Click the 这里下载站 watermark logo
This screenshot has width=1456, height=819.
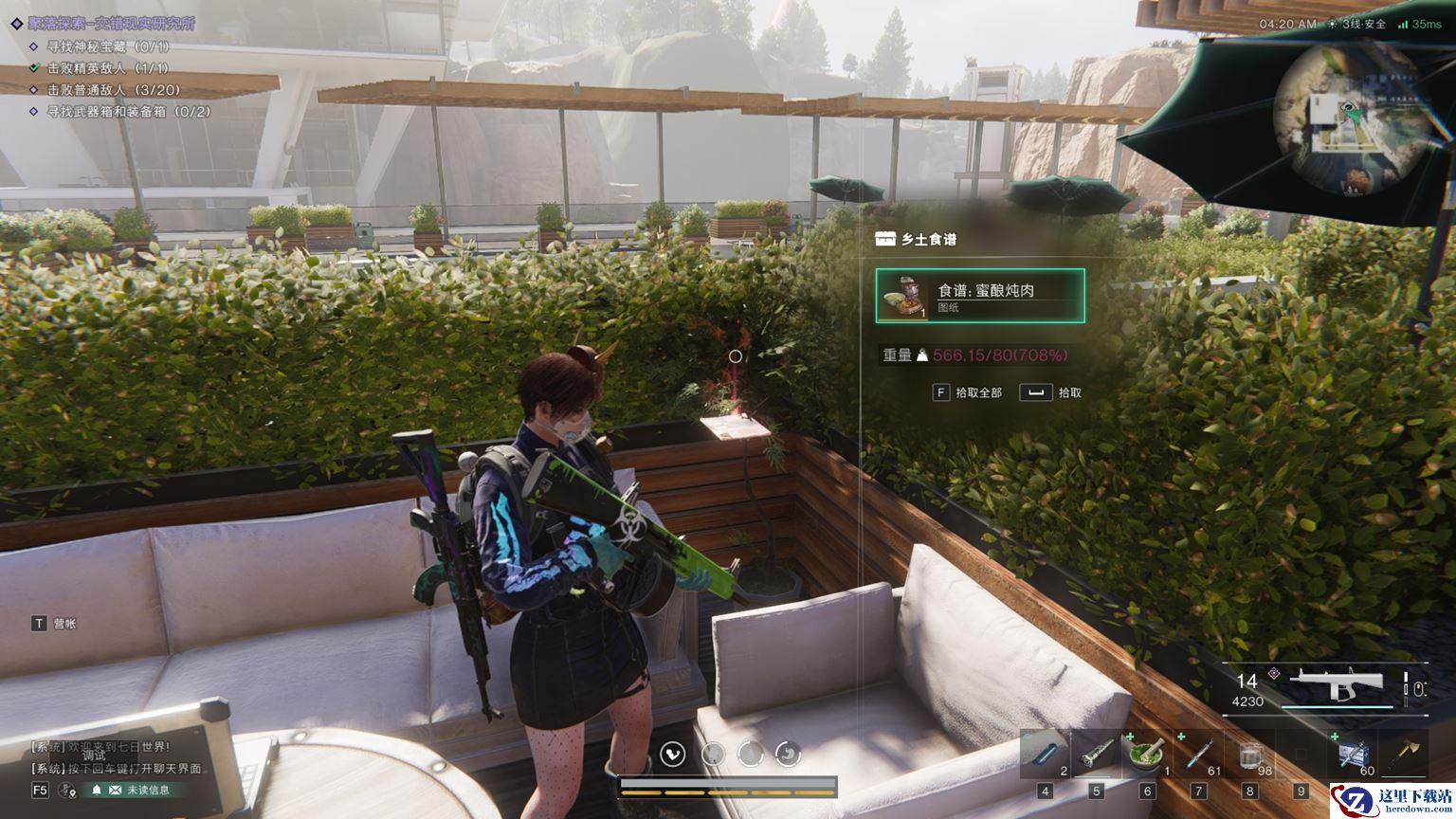(1392, 801)
